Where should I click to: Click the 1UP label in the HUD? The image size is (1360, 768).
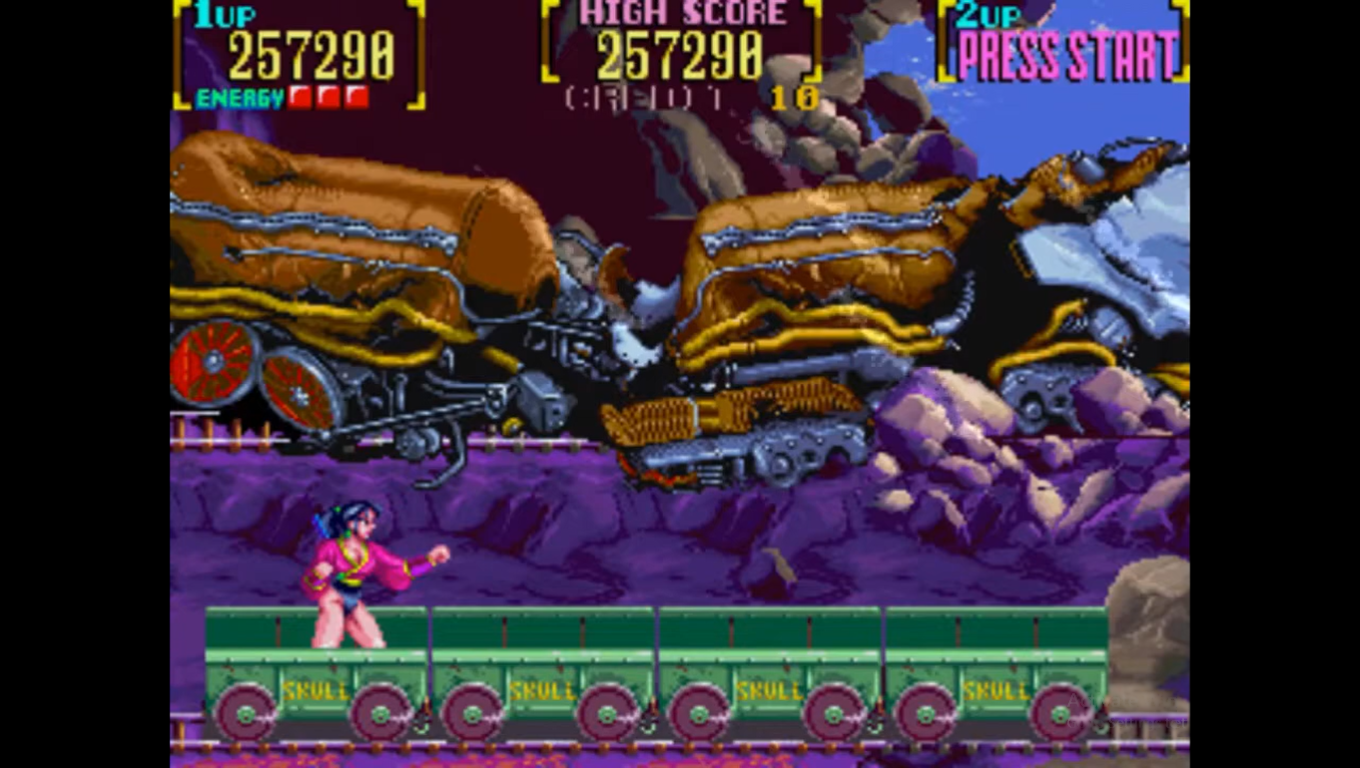click(224, 13)
